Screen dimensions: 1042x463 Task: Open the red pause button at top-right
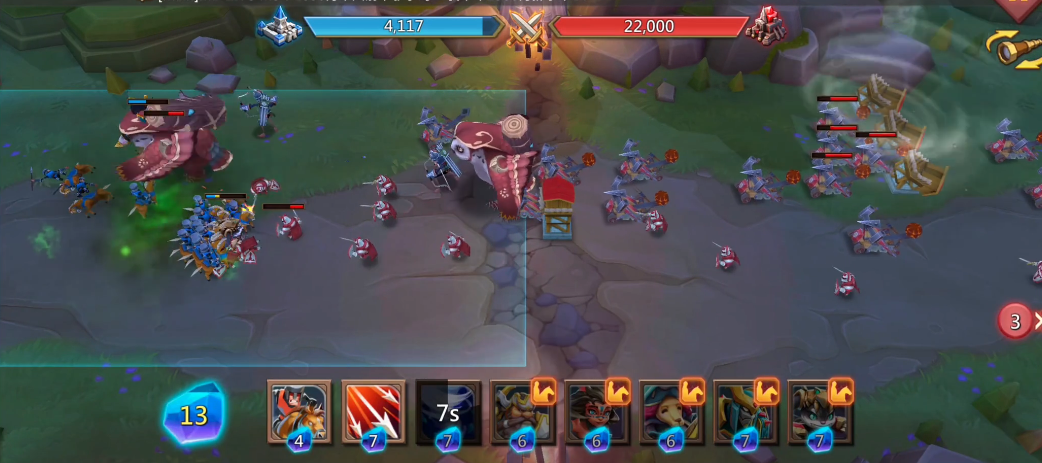pyautogui.click(x=1022, y=8)
